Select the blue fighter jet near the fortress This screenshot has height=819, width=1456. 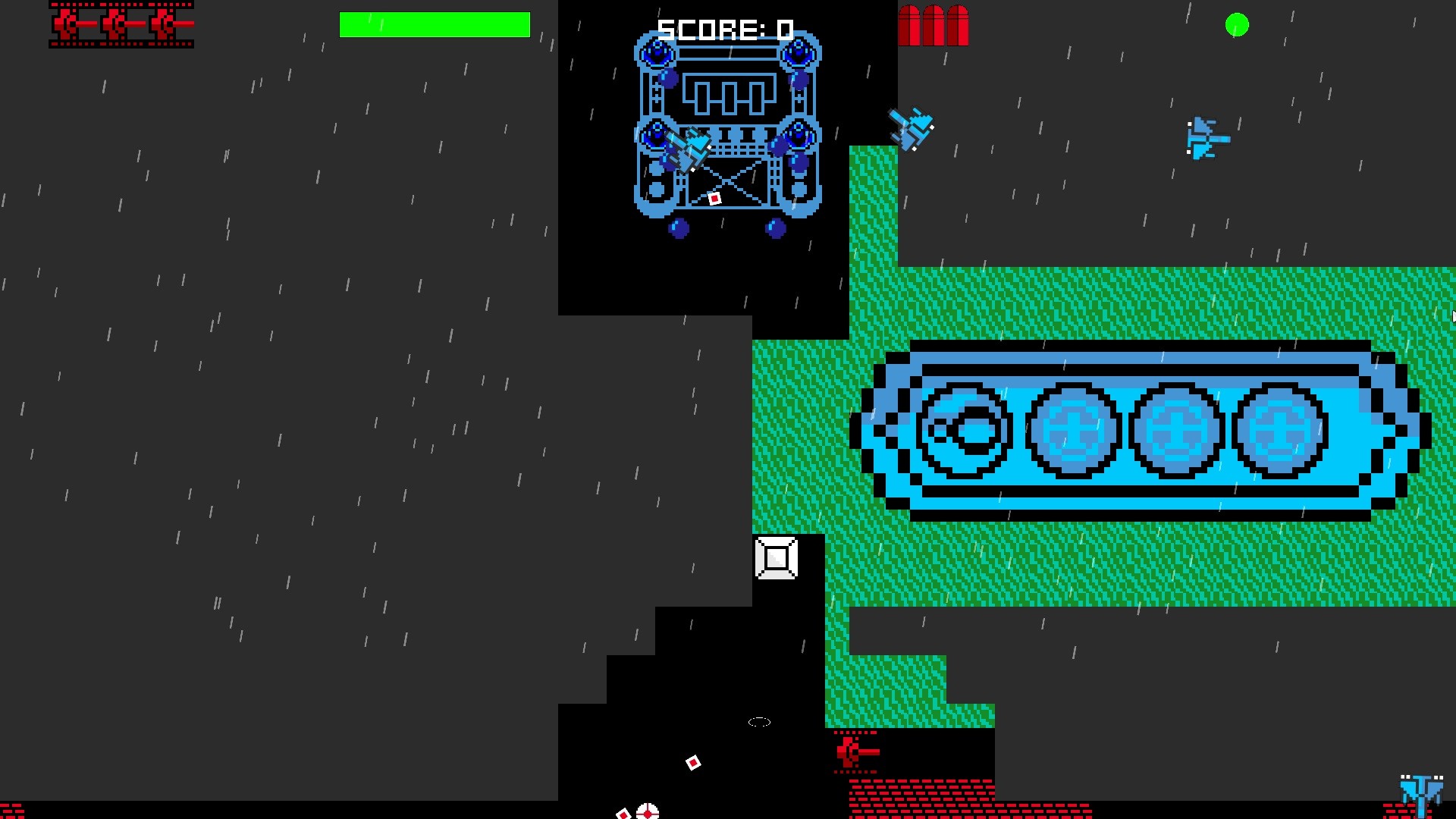912,127
